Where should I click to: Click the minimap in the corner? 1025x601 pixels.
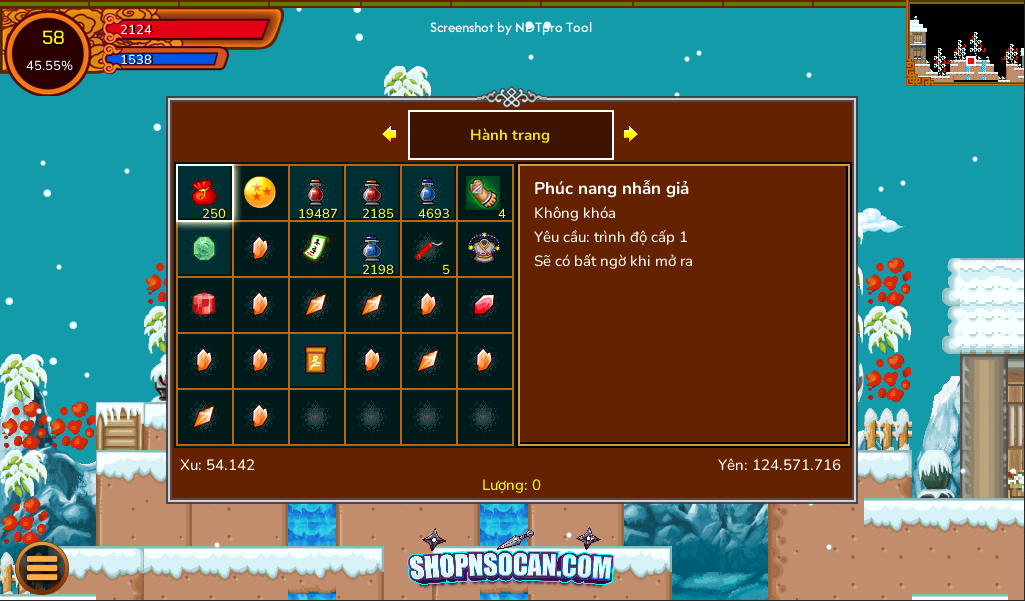pos(965,42)
